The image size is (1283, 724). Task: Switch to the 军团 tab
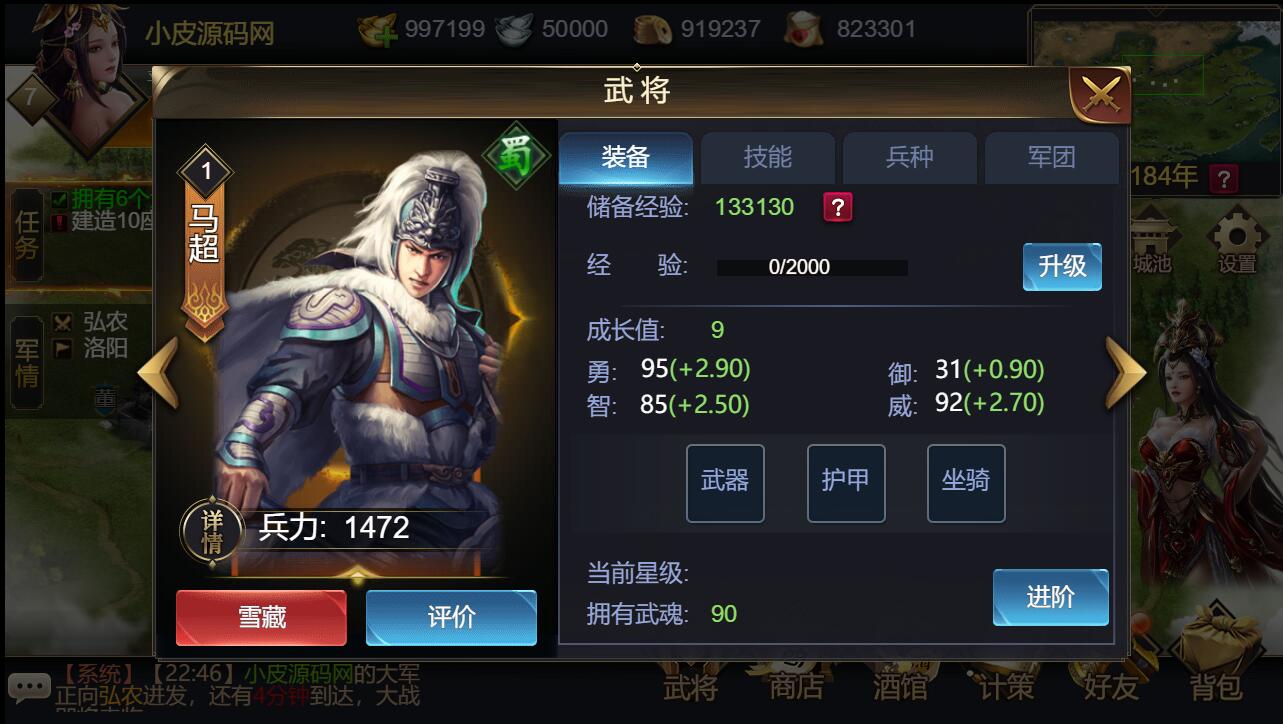(1052, 157)
